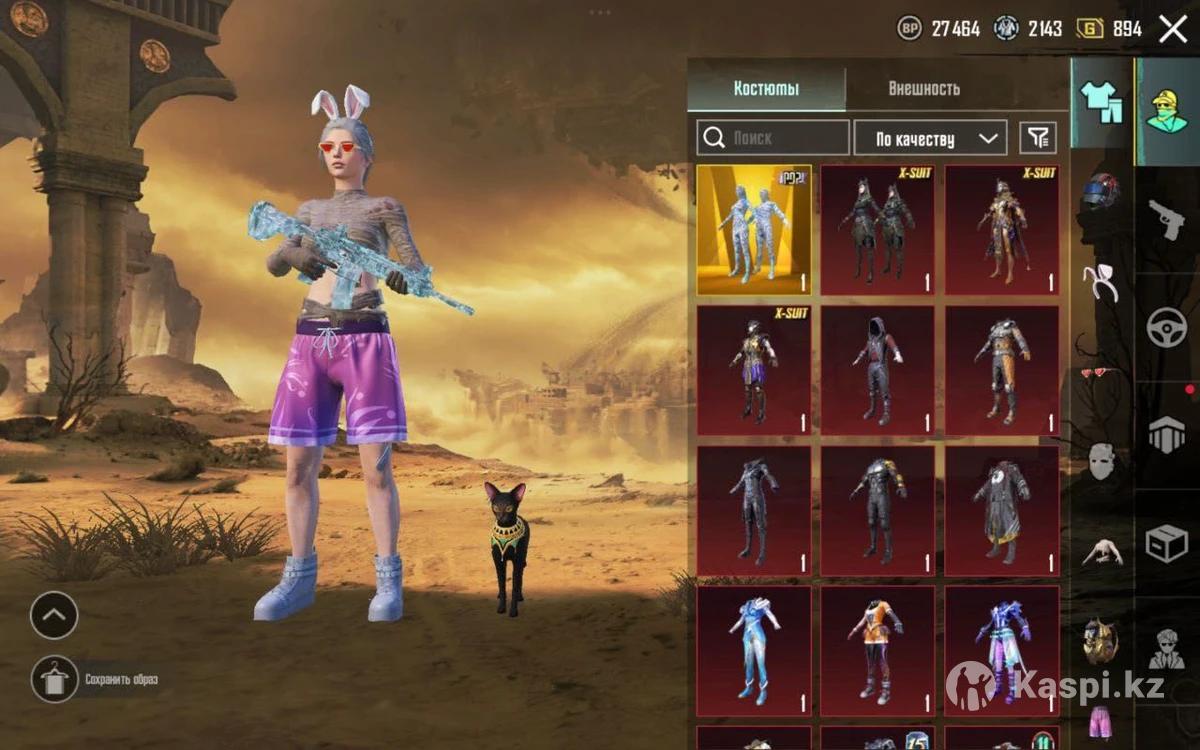Expand the round up-arrow button
The height and width of the screenshot is (750, 1200).
54,615
